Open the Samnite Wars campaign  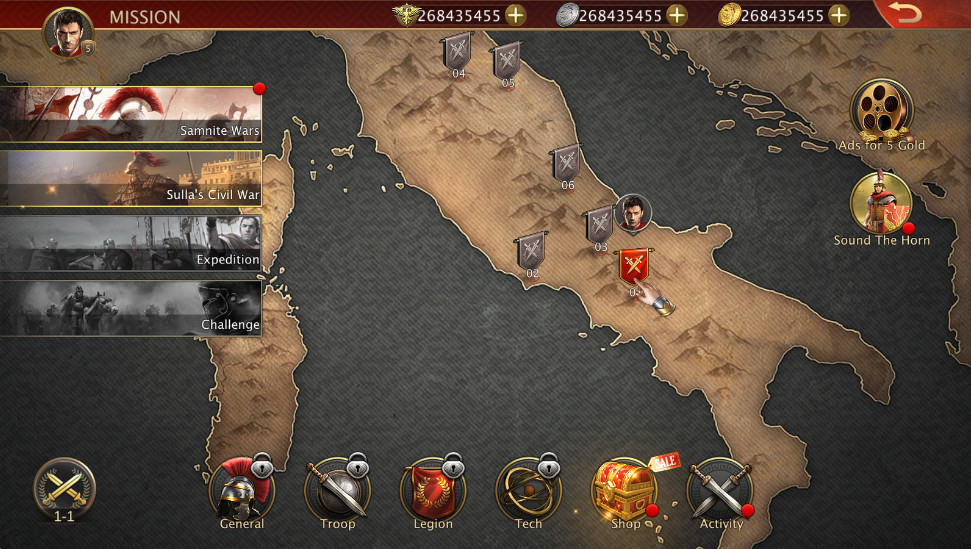[x=131, y=114]
